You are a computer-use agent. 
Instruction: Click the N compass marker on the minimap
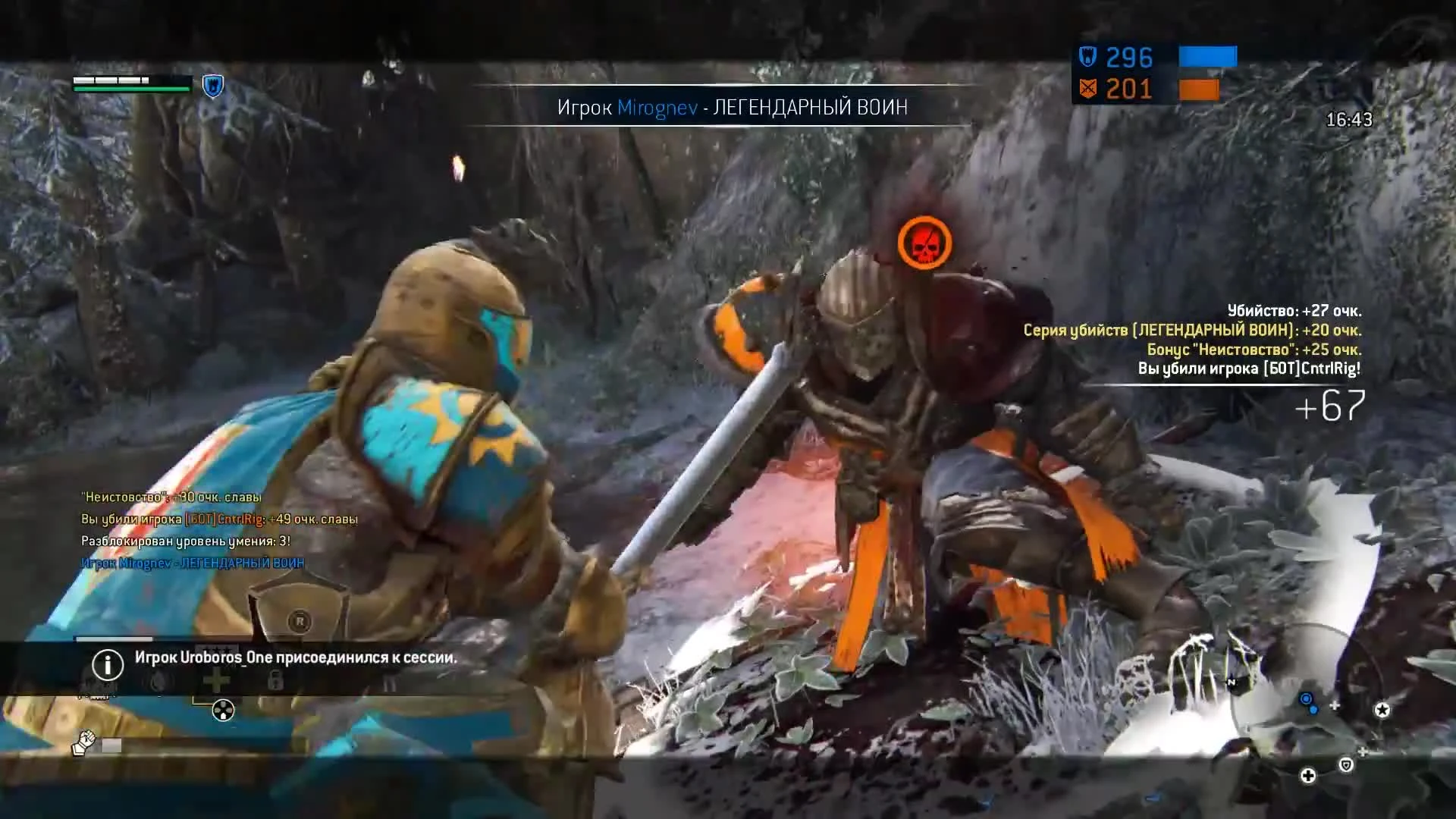[1231, 682]
